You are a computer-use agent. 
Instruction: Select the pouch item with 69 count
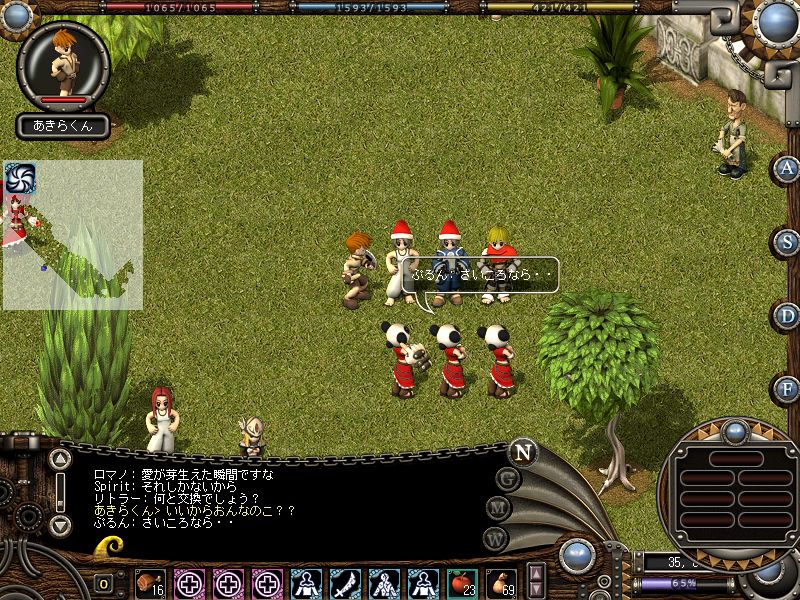pyautogui.click(x=500, y=582)
